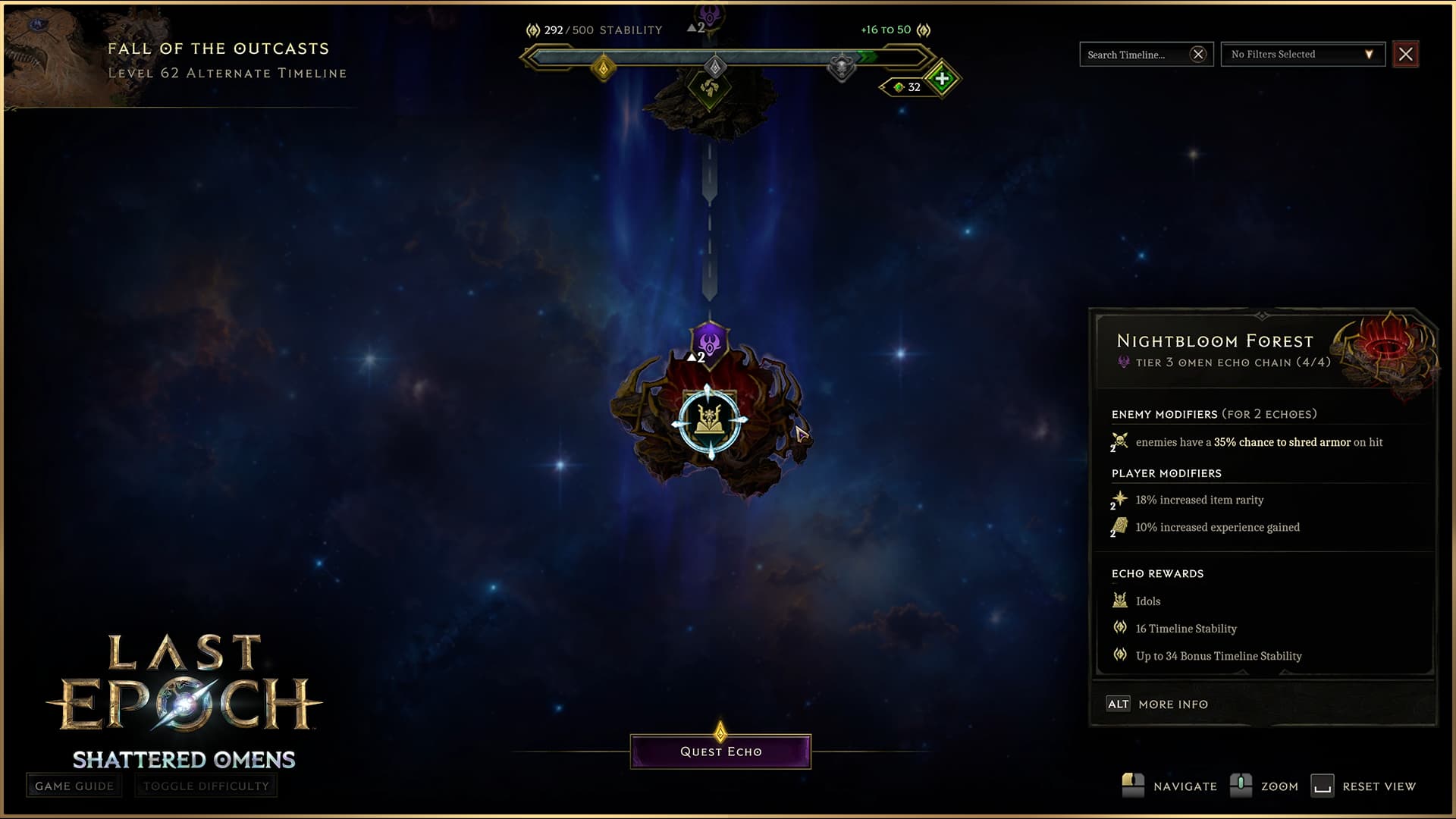This screenshot has height=819, width=1456.
Task: Select the green echo node at the top
Action: tap(710, 89)
